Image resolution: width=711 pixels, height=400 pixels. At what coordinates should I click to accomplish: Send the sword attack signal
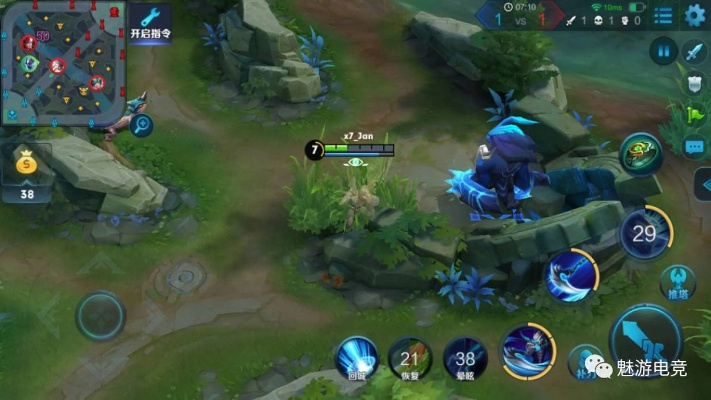tap(695, 51)
